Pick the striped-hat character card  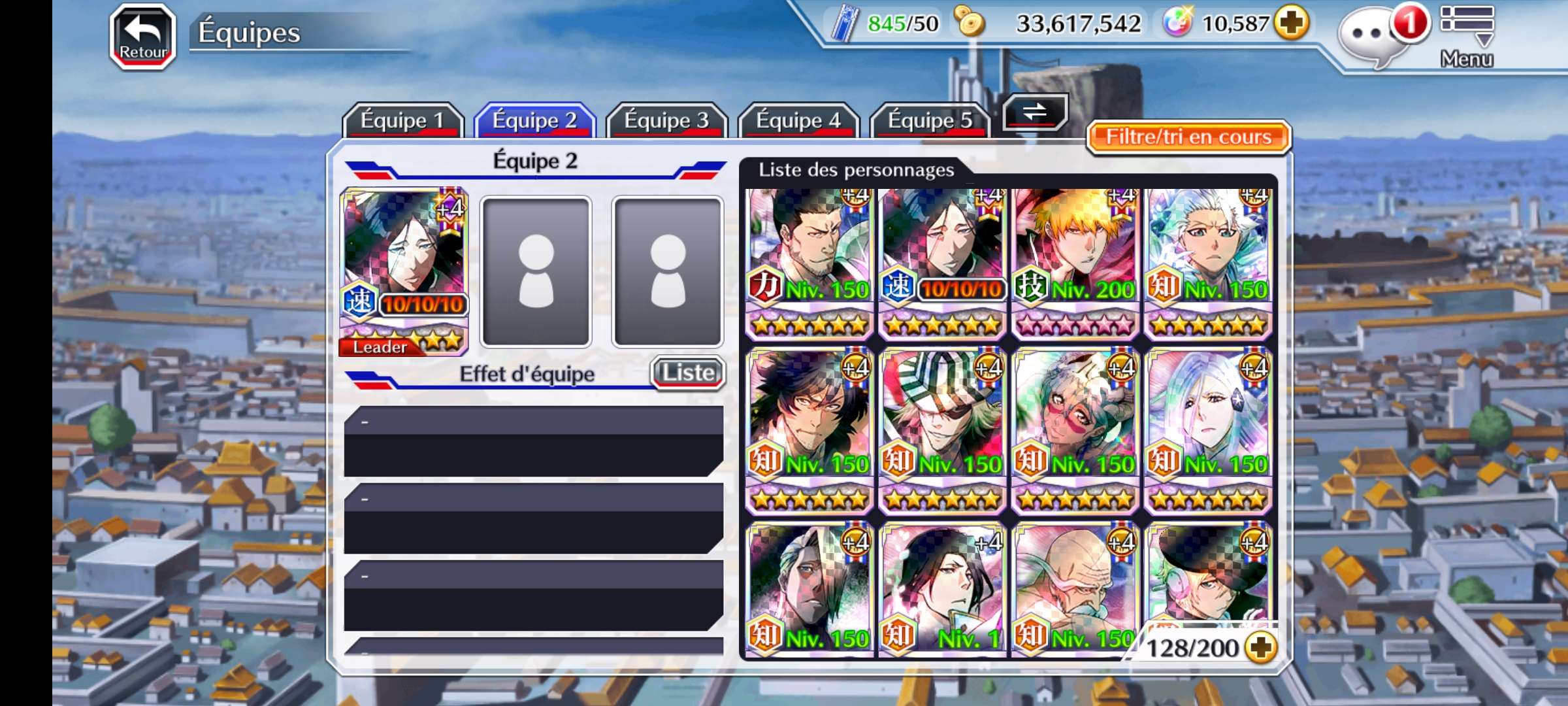click(941, 430)
